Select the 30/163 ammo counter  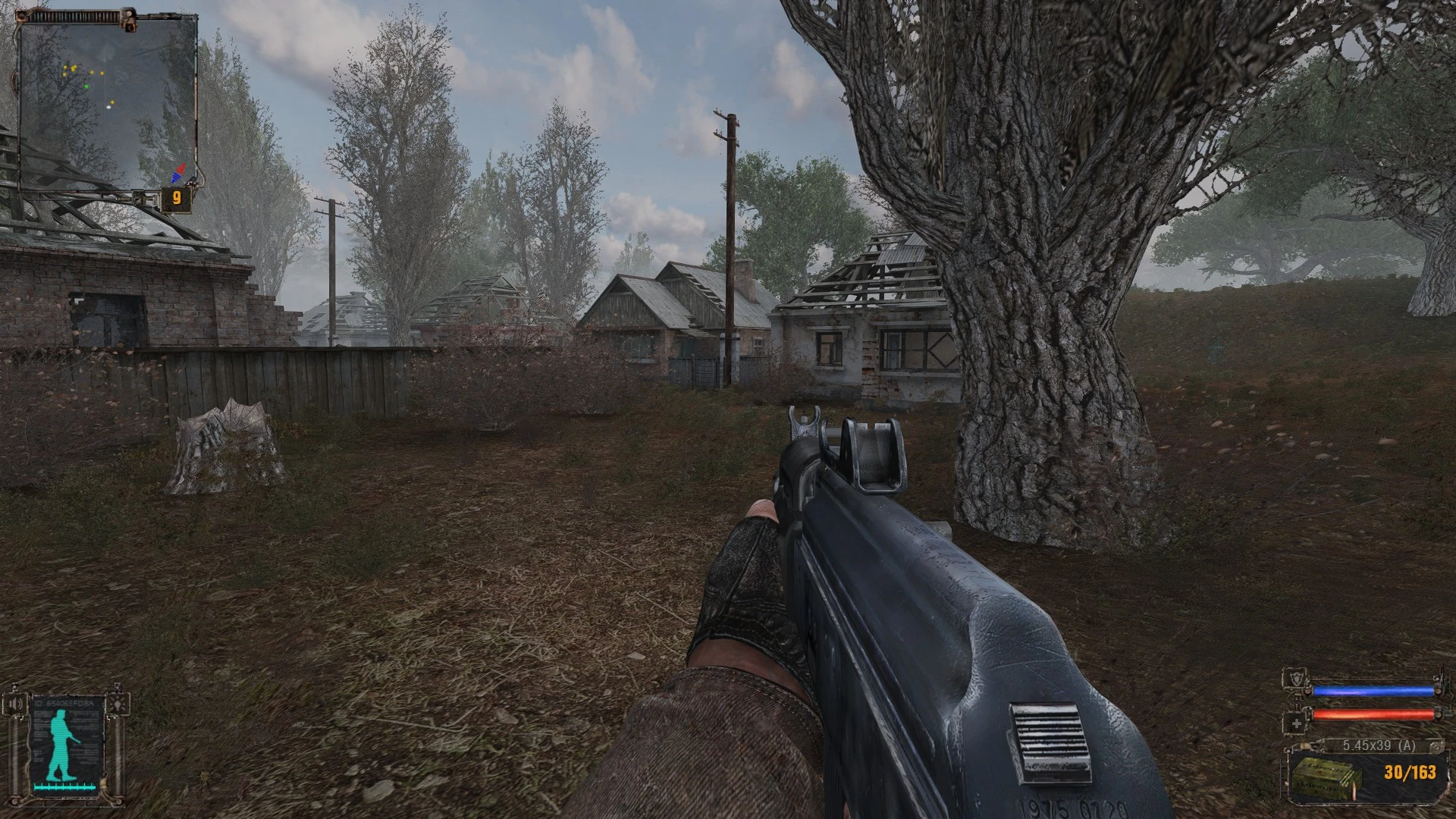1410,773
